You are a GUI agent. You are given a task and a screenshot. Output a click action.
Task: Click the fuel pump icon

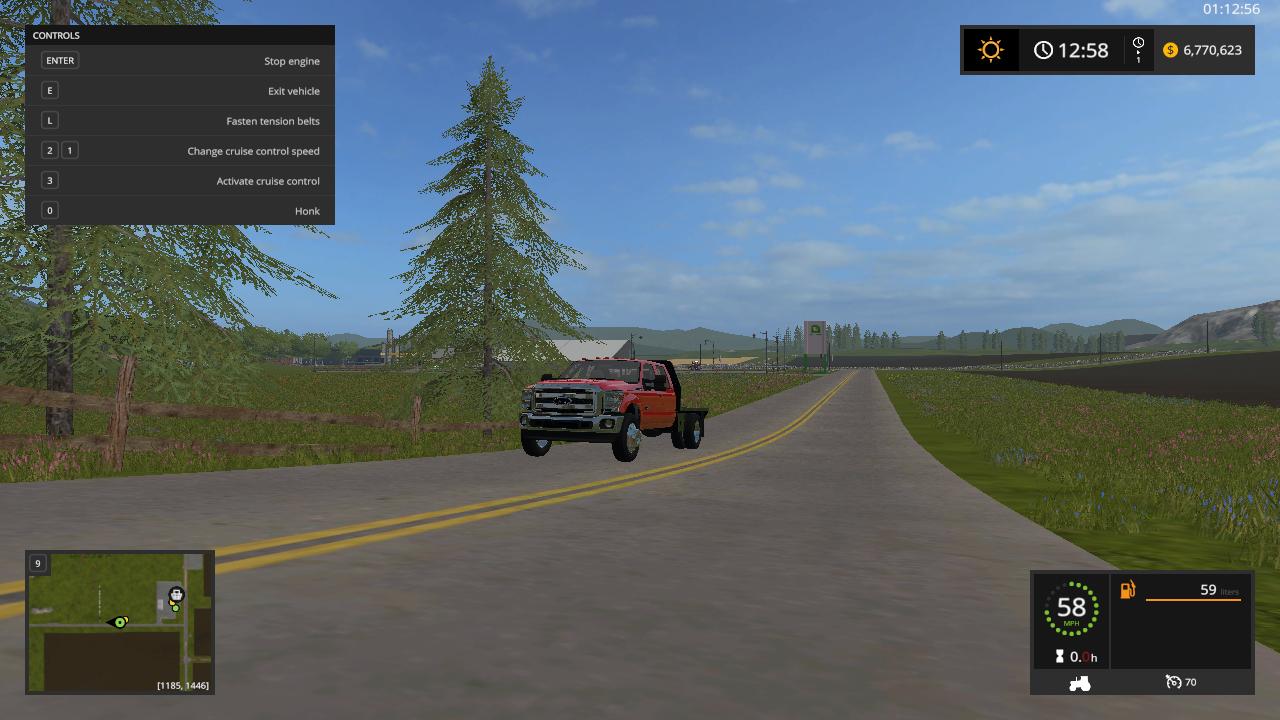1128,591
